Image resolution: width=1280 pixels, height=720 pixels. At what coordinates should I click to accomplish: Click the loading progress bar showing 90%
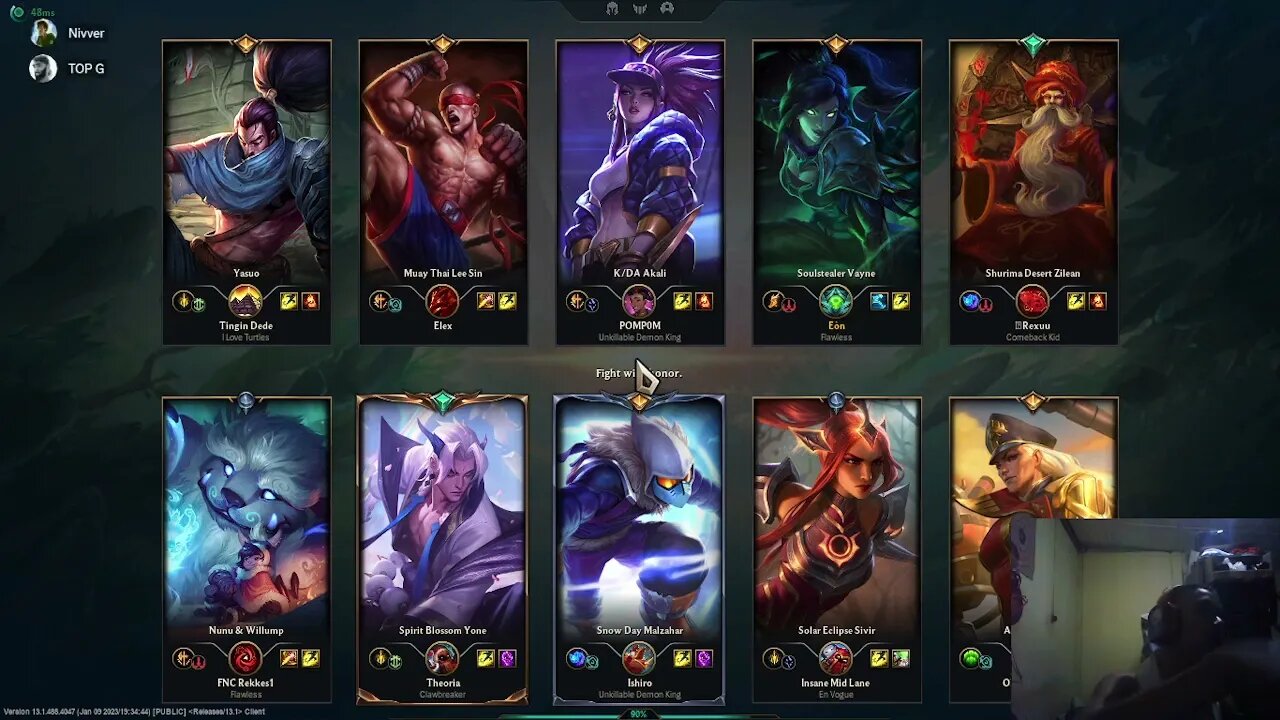[640, 714]
